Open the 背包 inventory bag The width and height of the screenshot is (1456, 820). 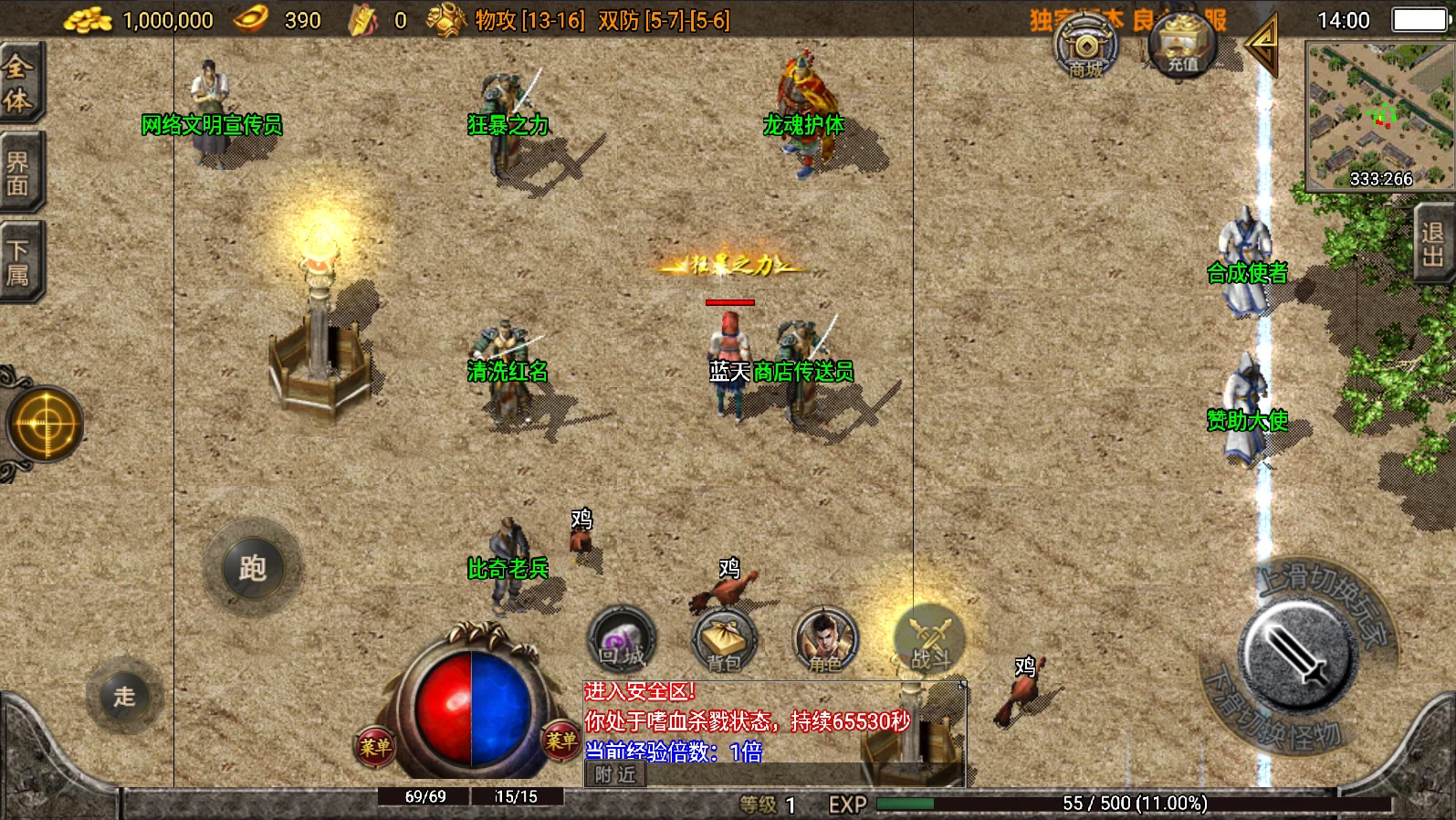tap(724, 641)
